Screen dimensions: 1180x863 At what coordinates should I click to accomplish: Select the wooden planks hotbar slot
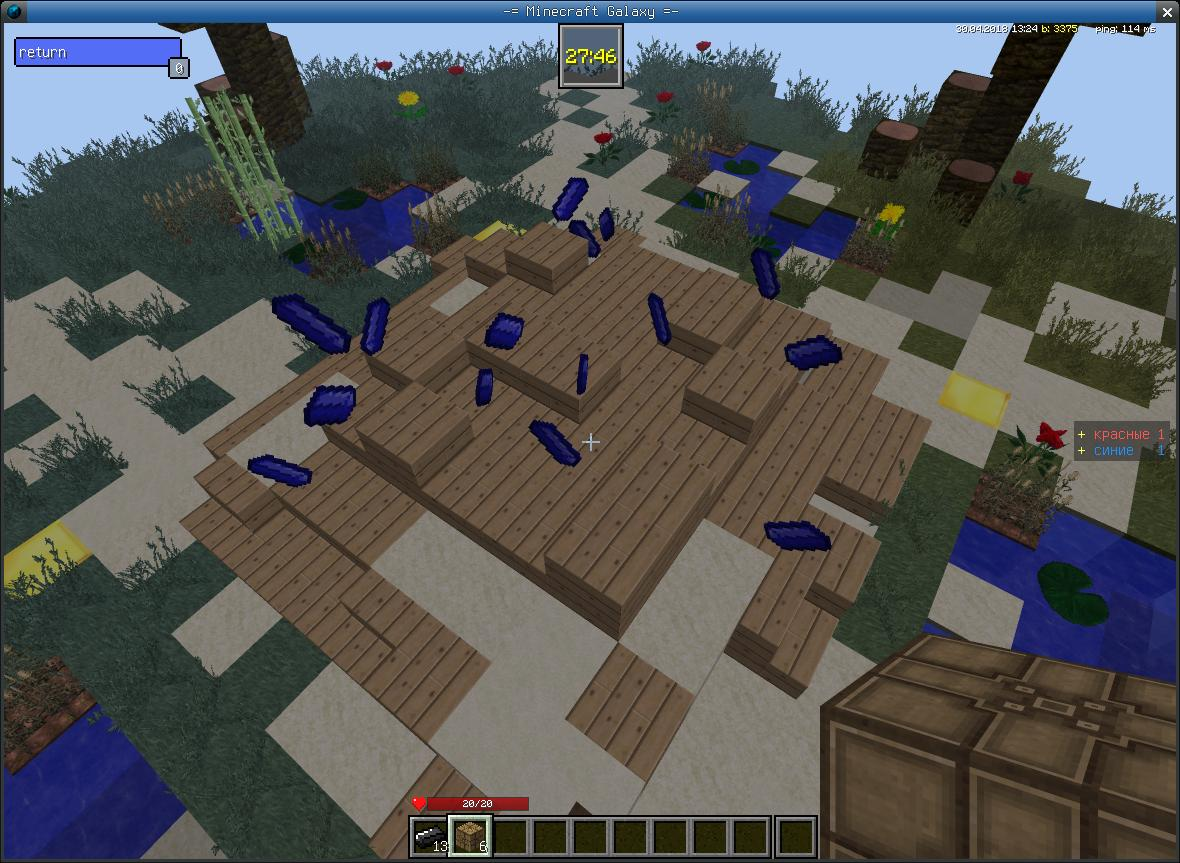pos(469,836)
